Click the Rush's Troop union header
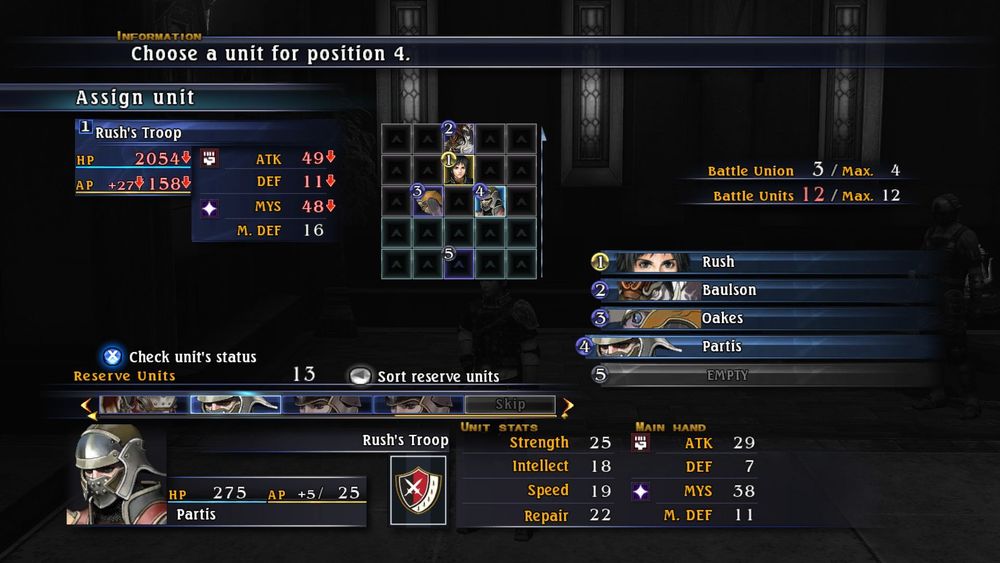 click(138, 132)
